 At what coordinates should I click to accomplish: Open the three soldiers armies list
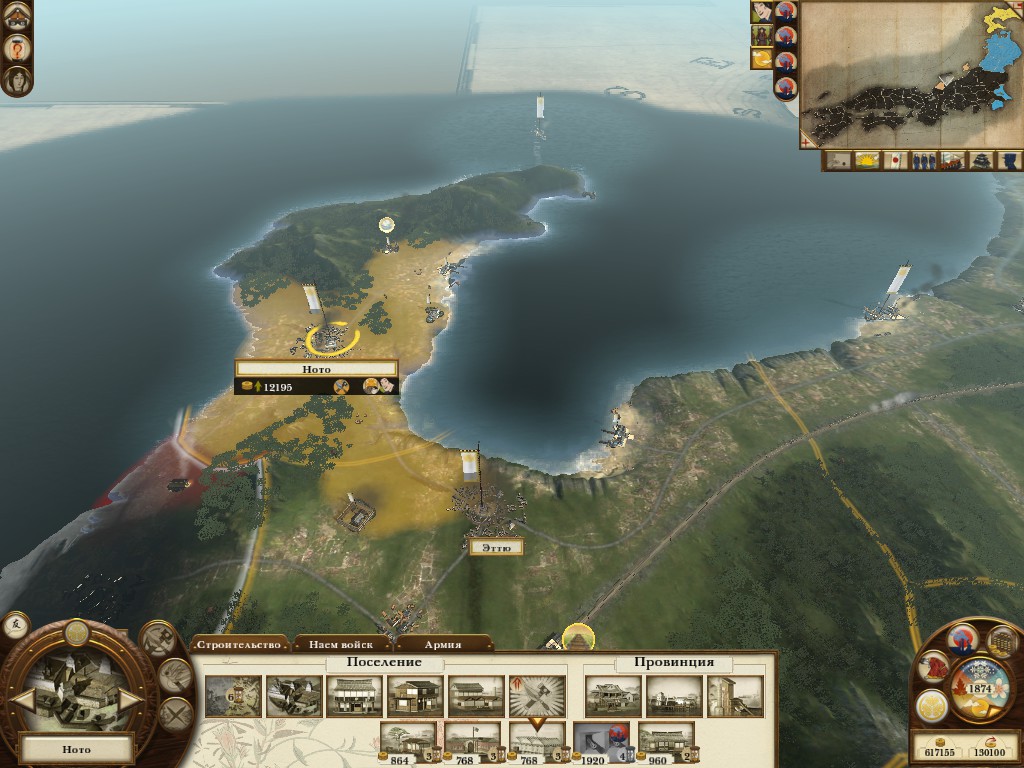(x=924, y=160)
